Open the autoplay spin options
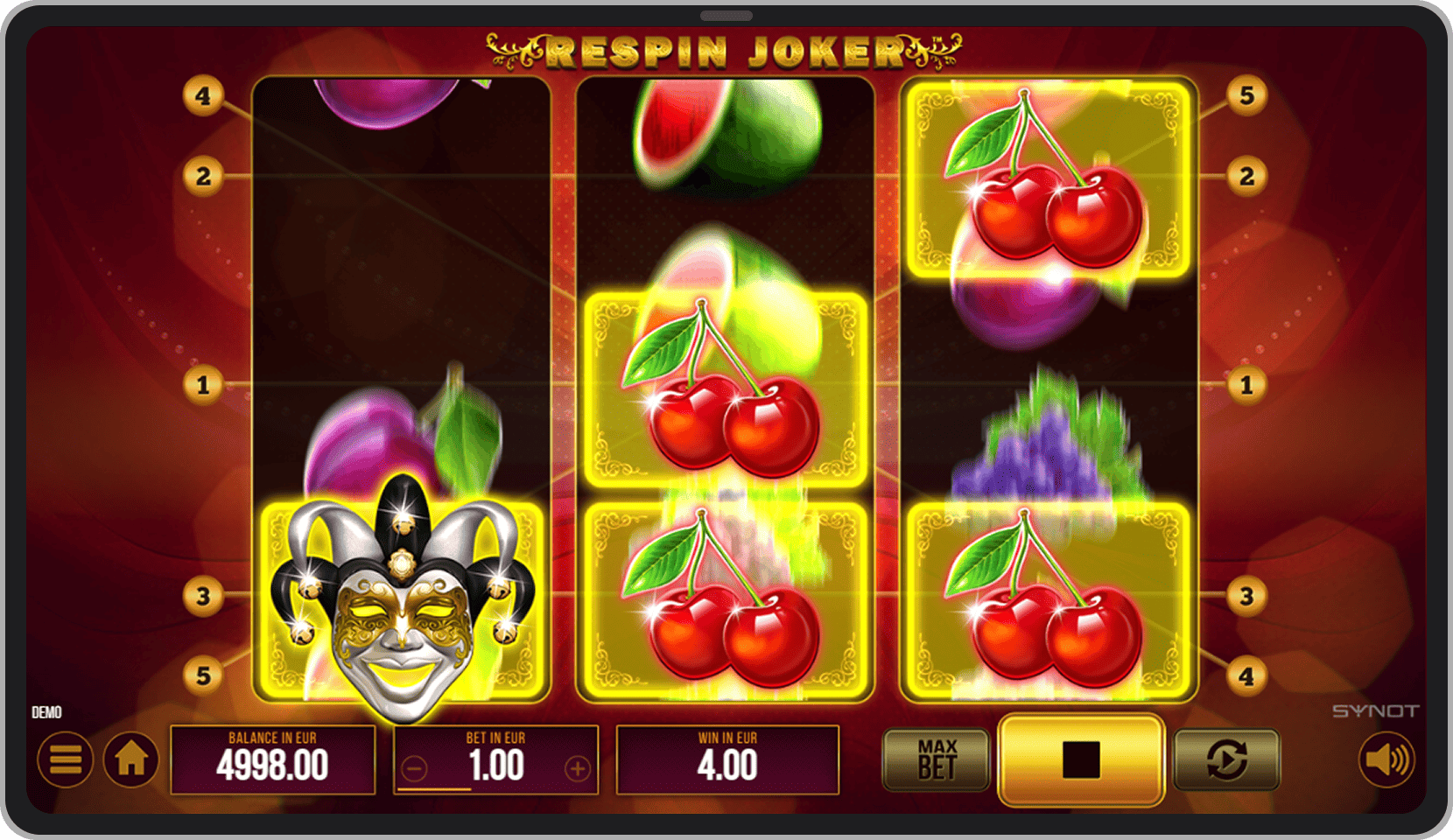This screenshot has width=1453, height=840. [x=1225, y=759]
